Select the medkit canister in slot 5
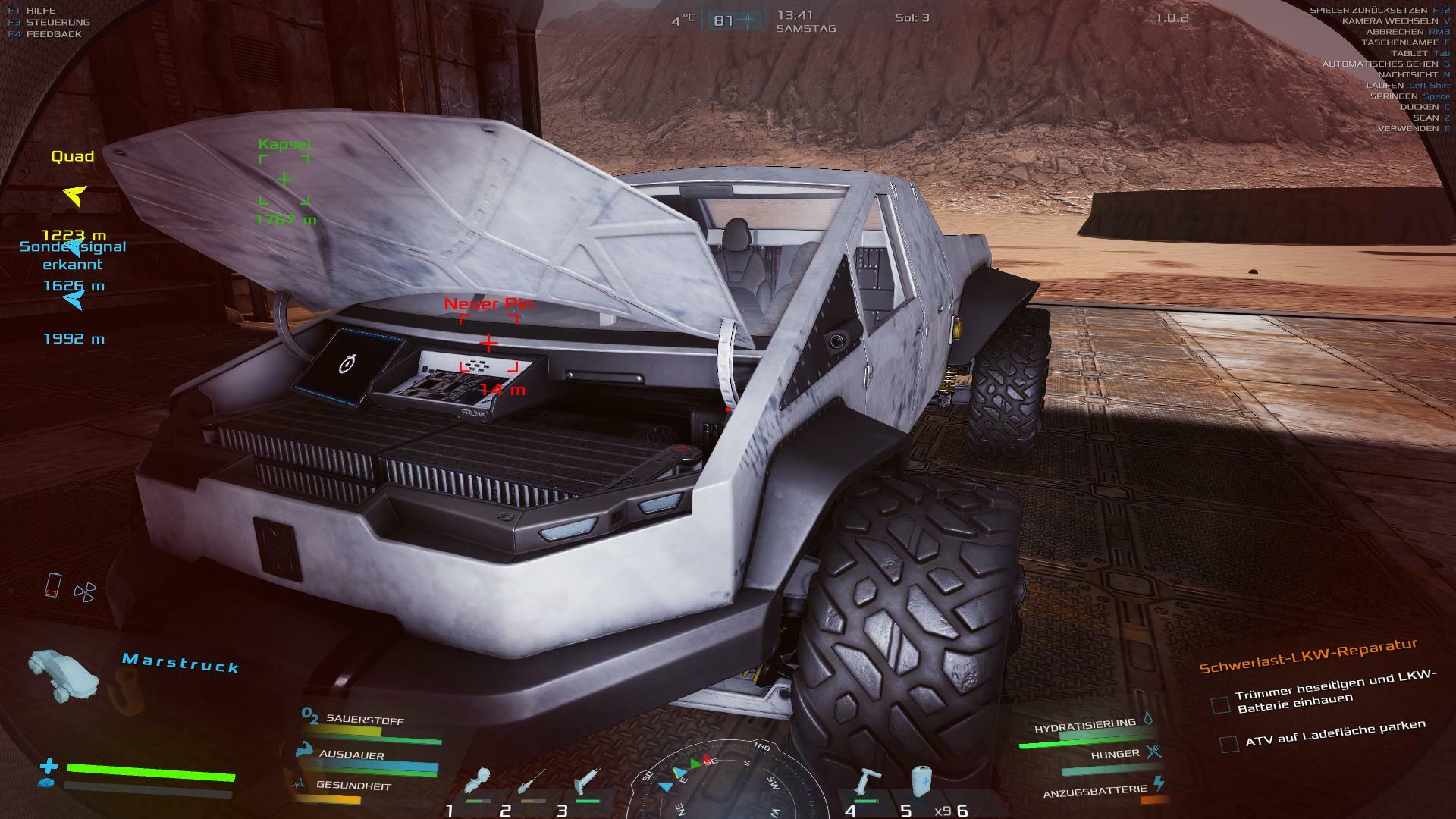Screen dimensions: 1456x819 (x=921, y=782)
